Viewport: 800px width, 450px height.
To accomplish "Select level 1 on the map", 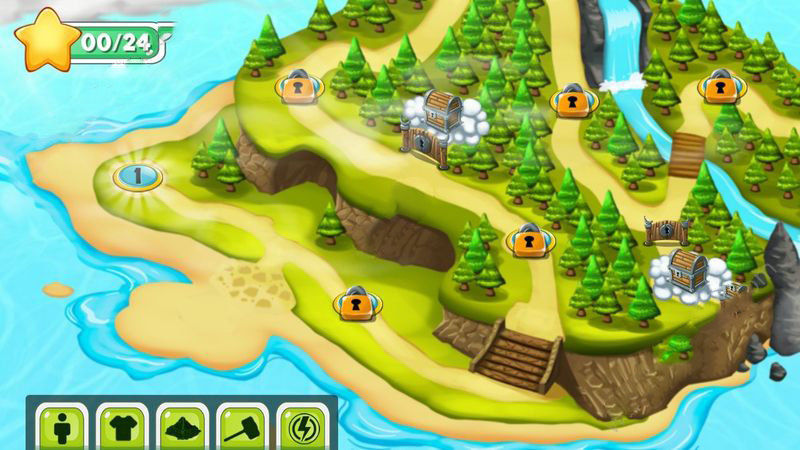I will pyautogui.click(x=137, y=176).
